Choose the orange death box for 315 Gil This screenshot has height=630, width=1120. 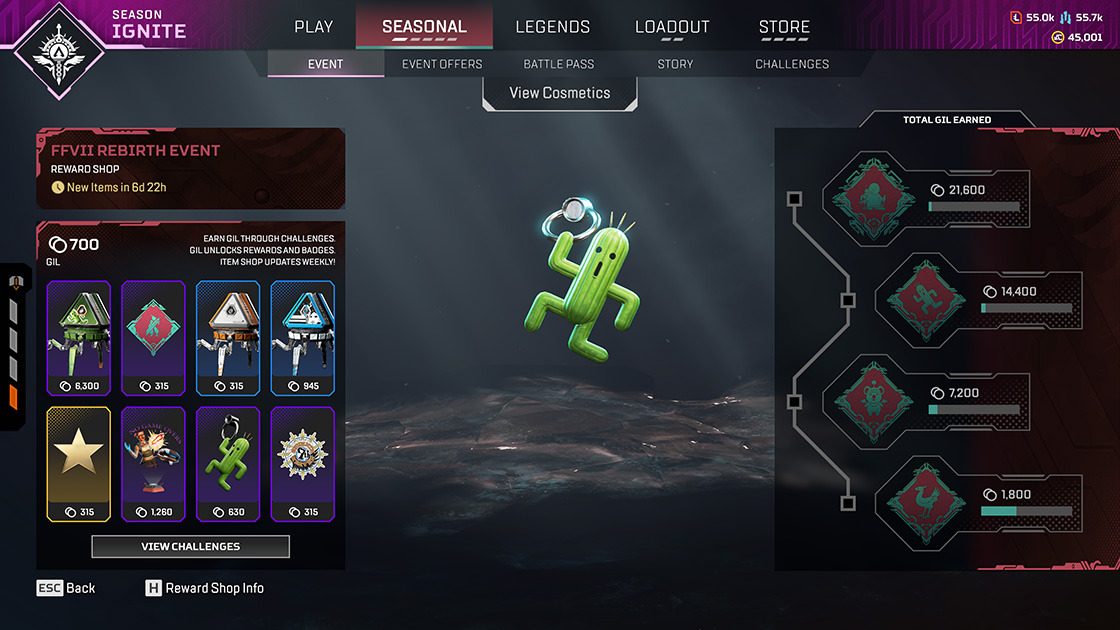click(x=228, y=338)
